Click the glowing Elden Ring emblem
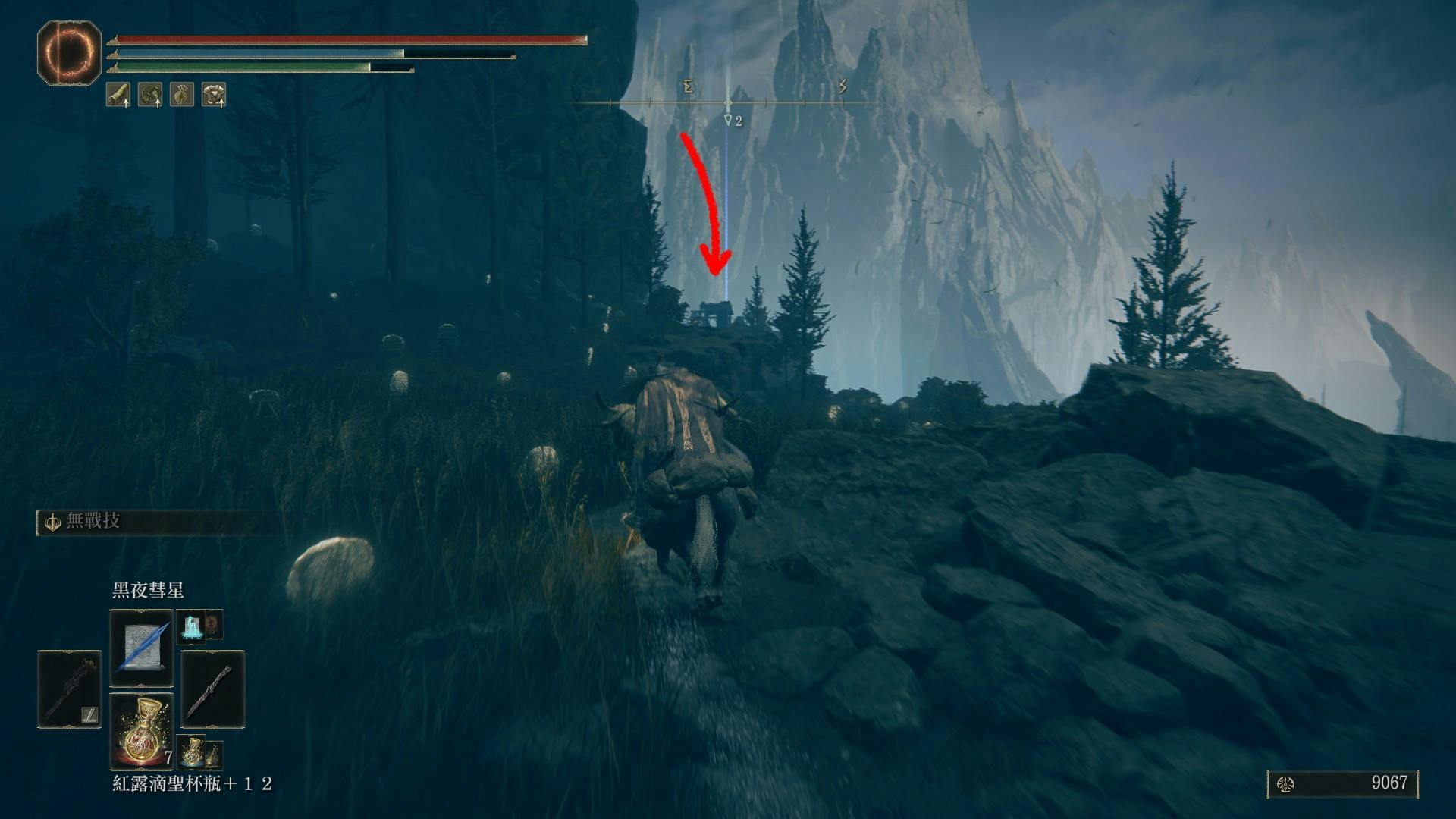 click(x=70, y=52)
